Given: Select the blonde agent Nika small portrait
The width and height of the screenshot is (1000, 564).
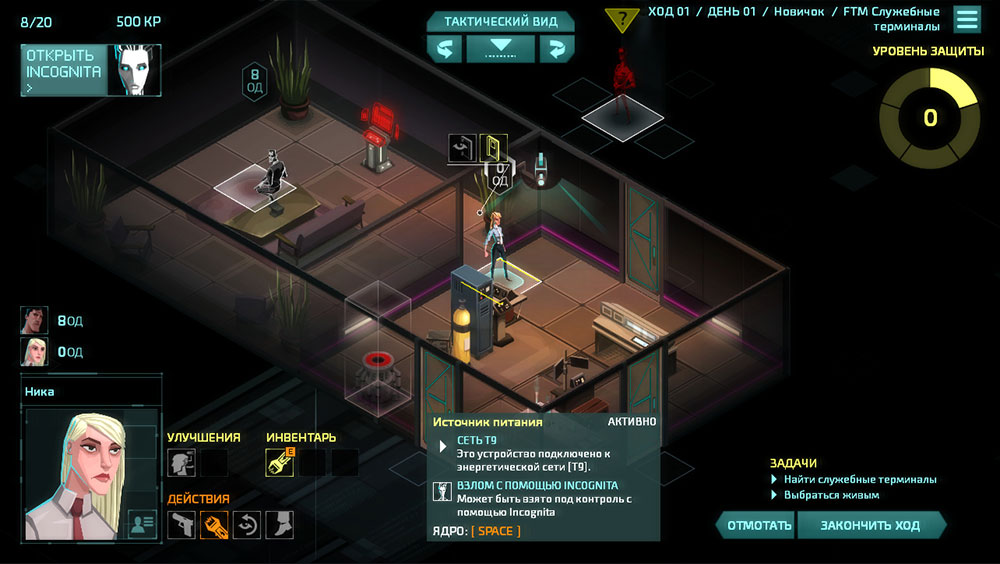Looking at the screenshot, I should click(34, 352).
